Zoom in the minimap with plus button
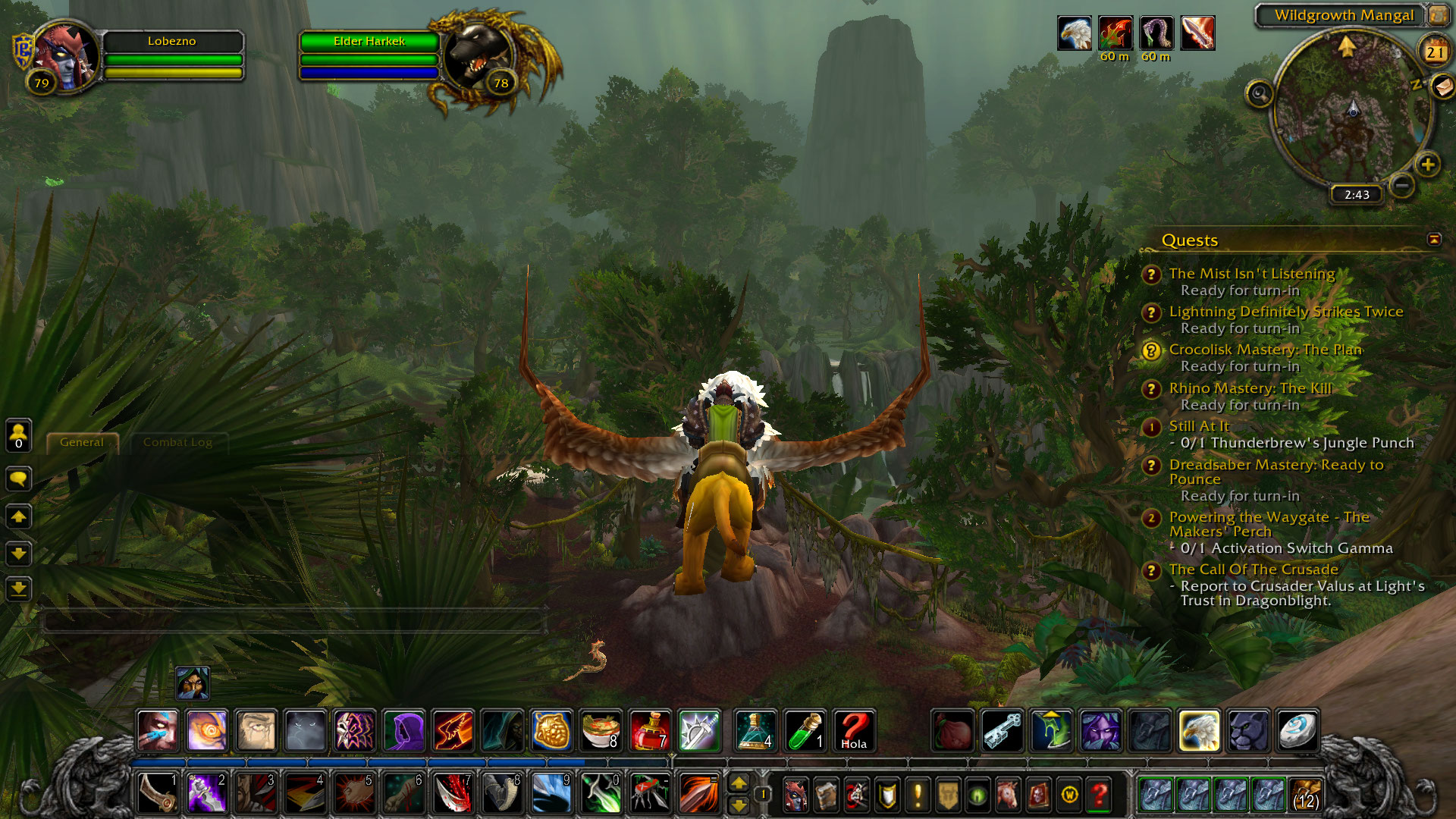 (1428, 164)
